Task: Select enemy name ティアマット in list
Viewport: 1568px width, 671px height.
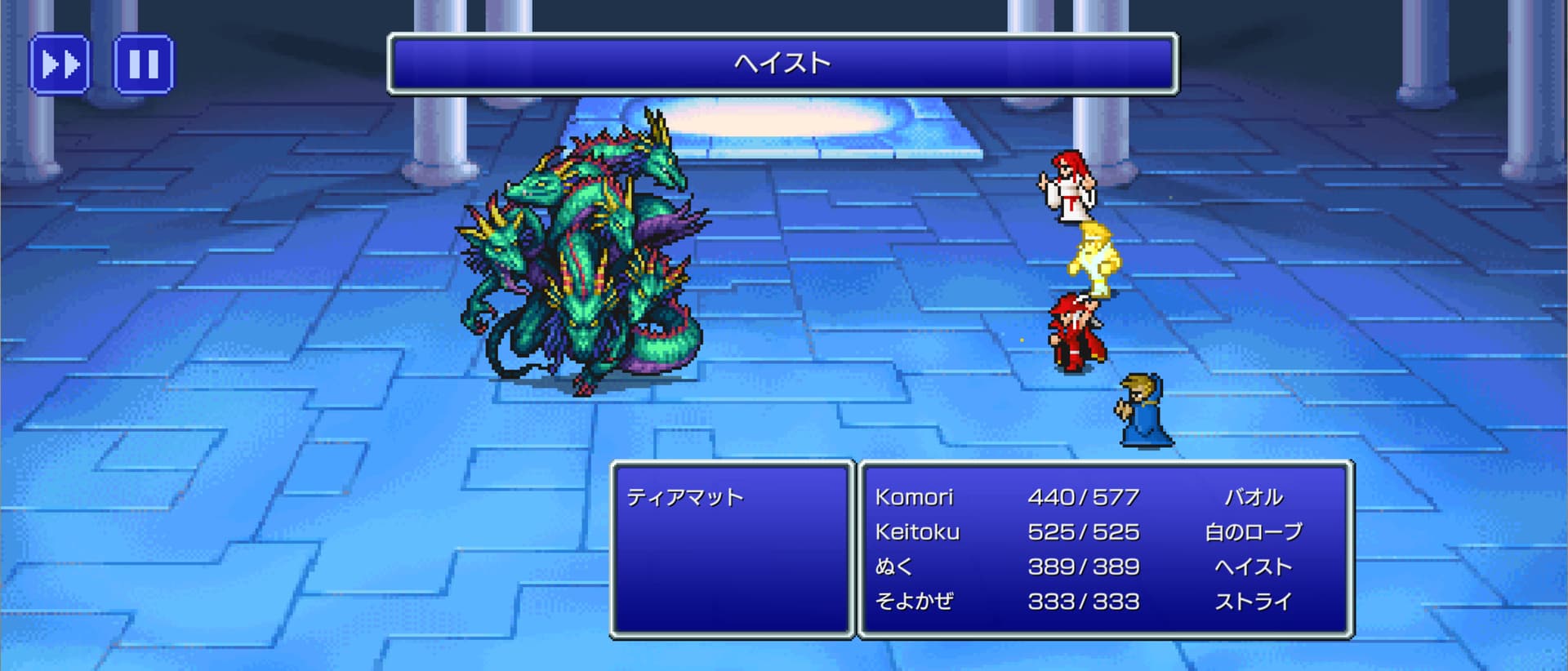Action: click(685, 497)
